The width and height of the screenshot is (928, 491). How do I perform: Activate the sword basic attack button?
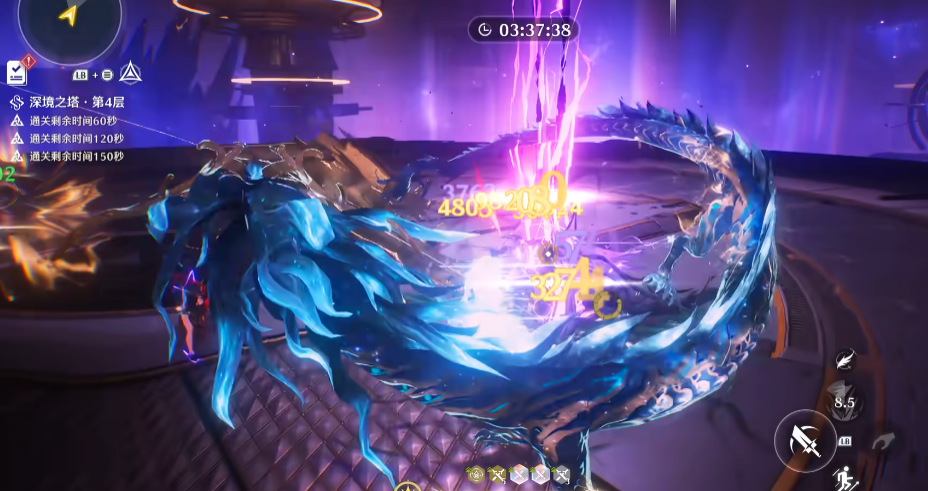(x=805, y=440)
